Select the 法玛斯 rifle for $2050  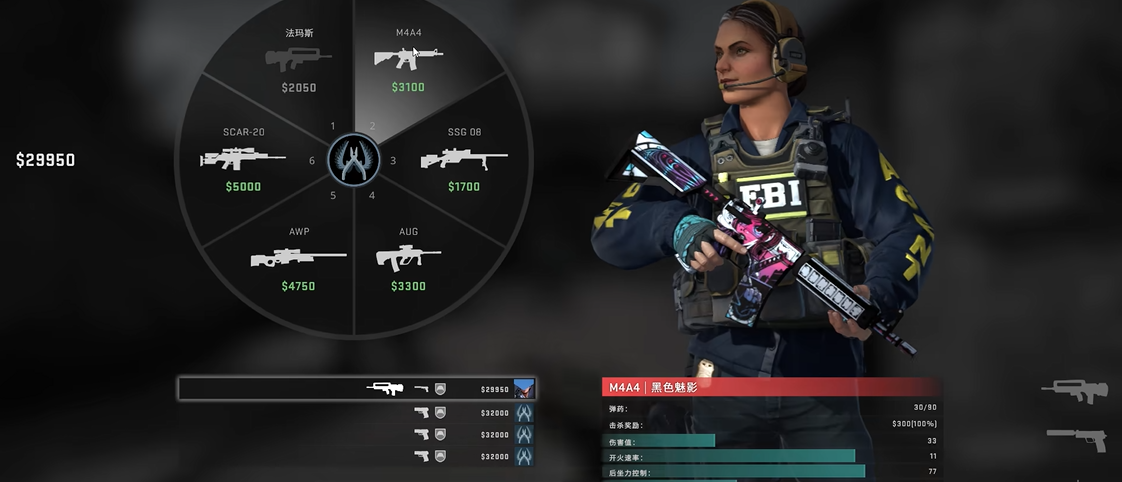click(299, 60)
